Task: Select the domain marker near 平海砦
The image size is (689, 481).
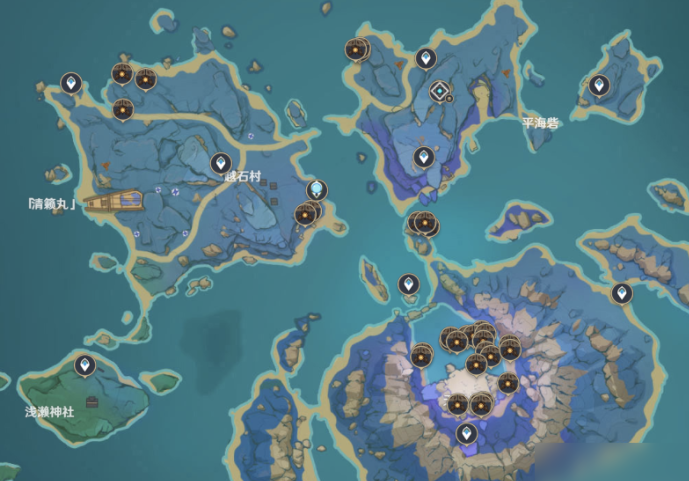Action: (439, 92)
